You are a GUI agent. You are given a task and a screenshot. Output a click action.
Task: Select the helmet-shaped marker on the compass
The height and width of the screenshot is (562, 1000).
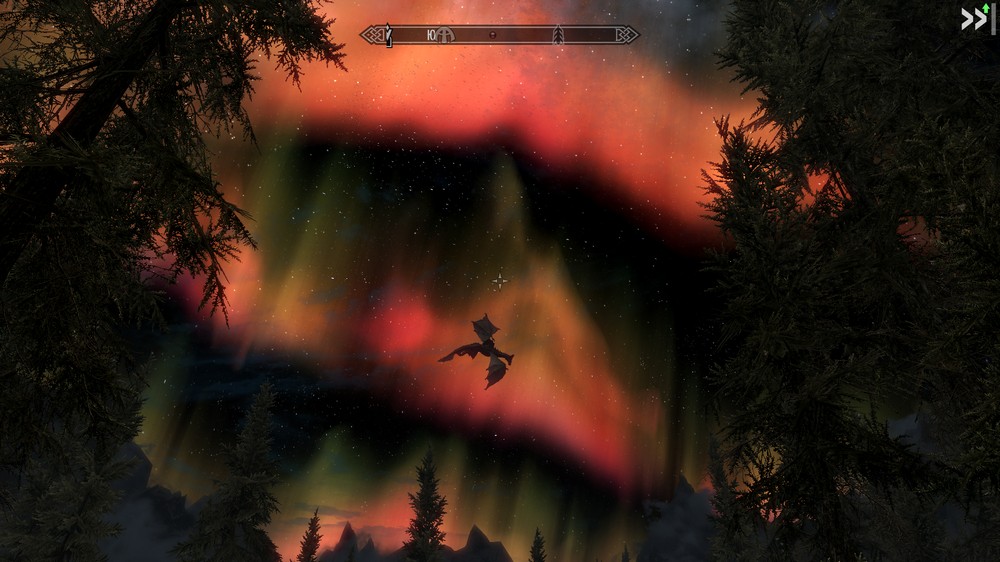point(443,35)
